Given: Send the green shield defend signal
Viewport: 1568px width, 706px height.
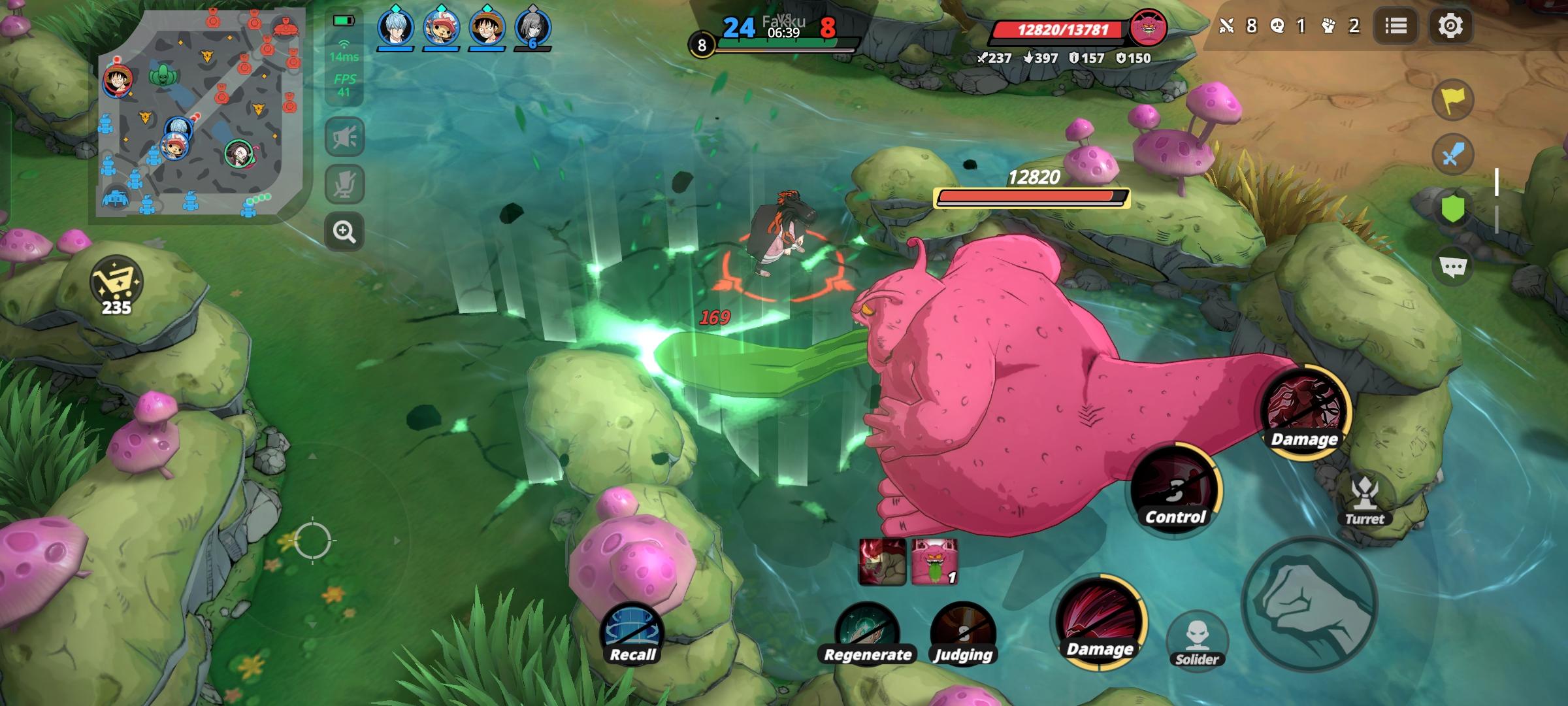Looking at the screenshot, I should click(x=1452, y=210).
